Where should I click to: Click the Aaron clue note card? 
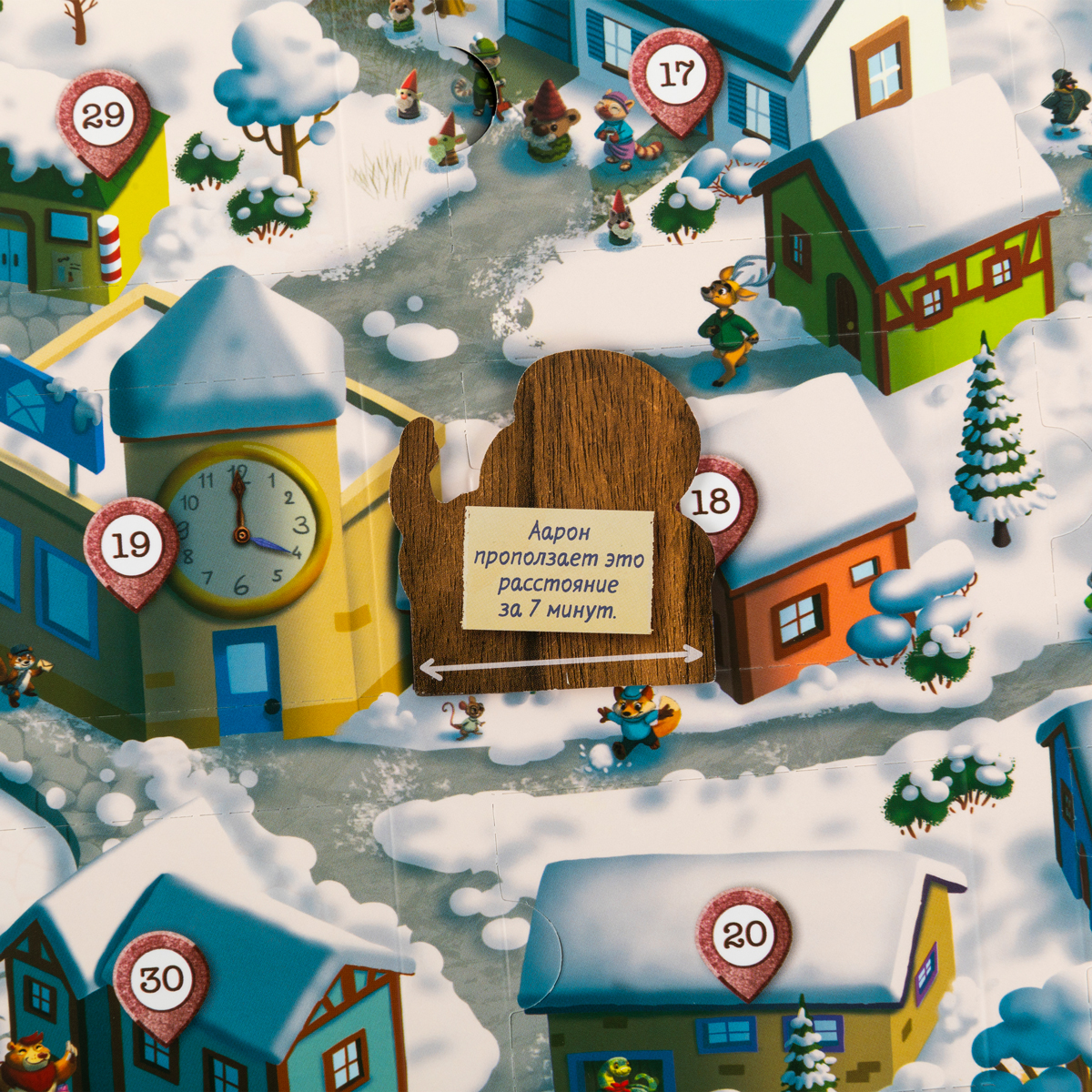click(558, 571)
